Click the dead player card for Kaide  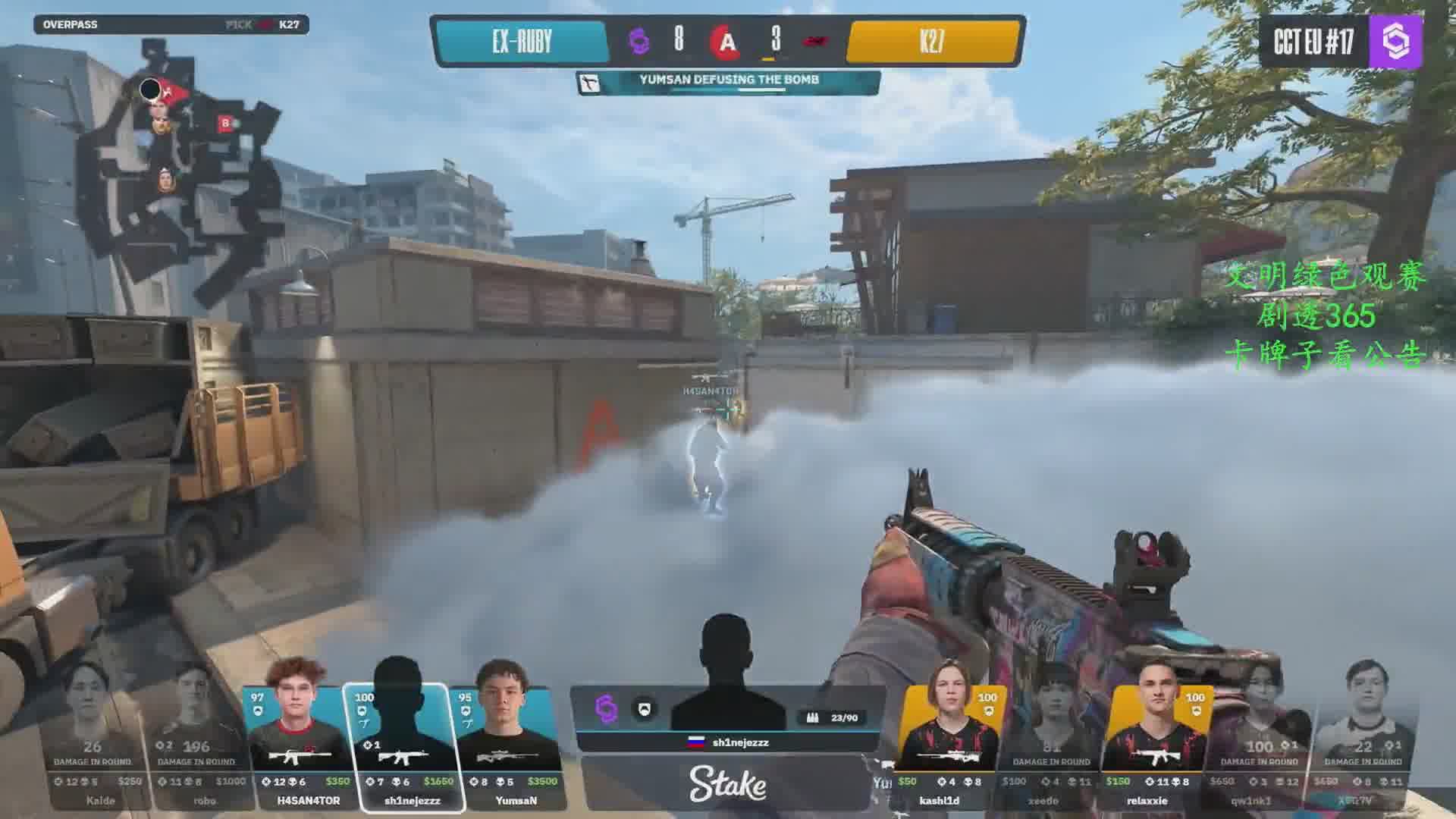point(97,747)
